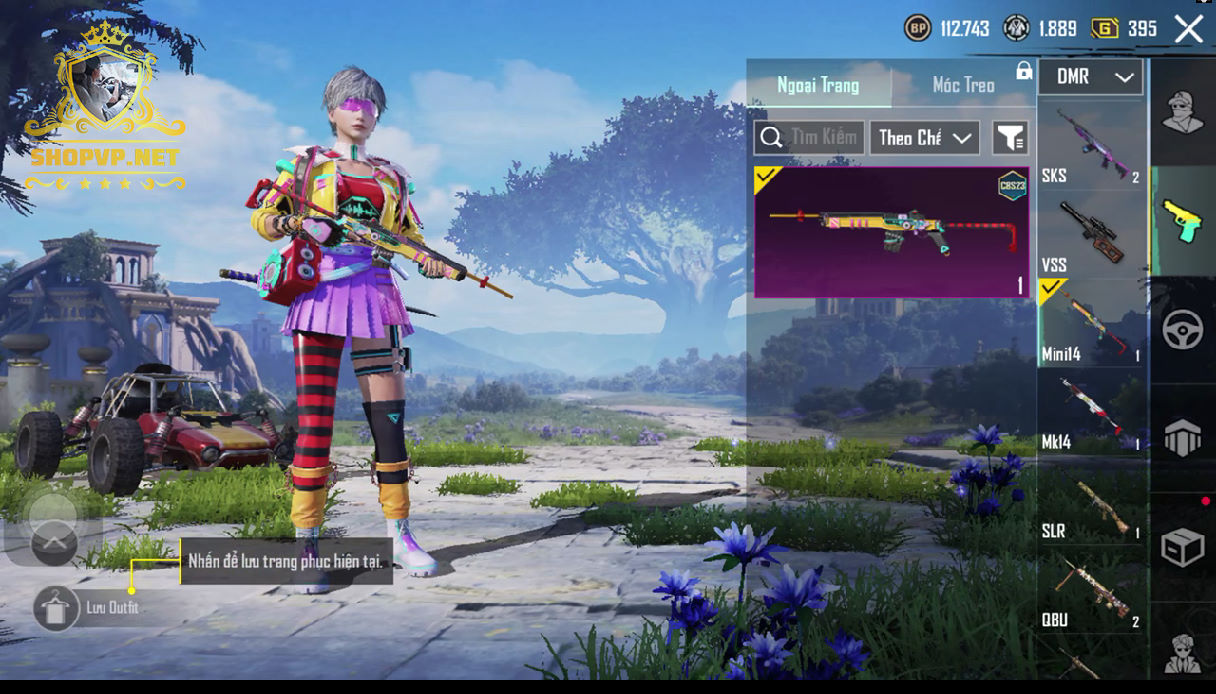Open the box category with red dot

1182,547
